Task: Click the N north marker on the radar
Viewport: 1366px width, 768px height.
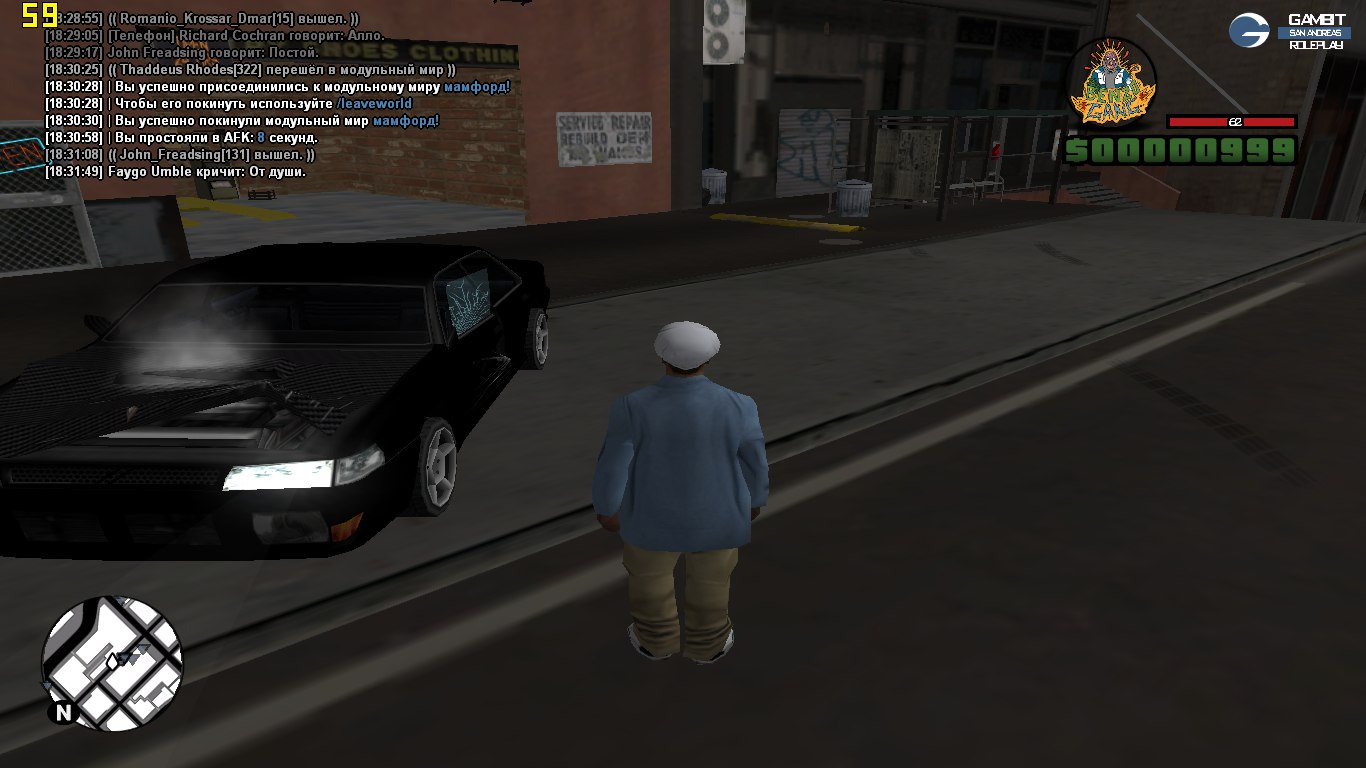Action: (63, 712)
